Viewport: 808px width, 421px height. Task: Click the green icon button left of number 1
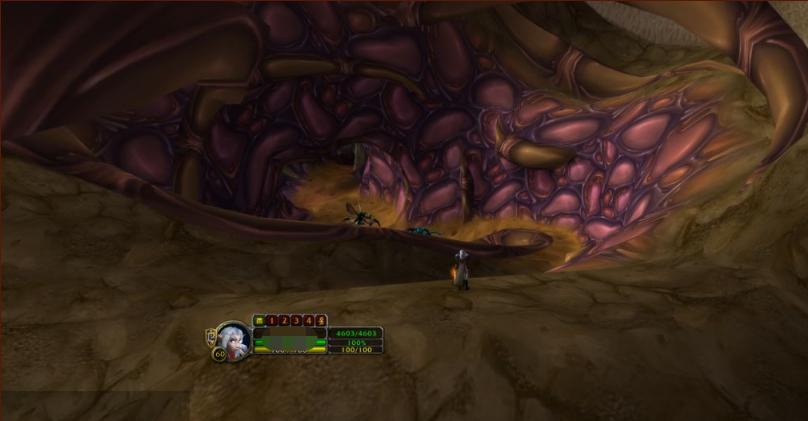click(259, 320)
